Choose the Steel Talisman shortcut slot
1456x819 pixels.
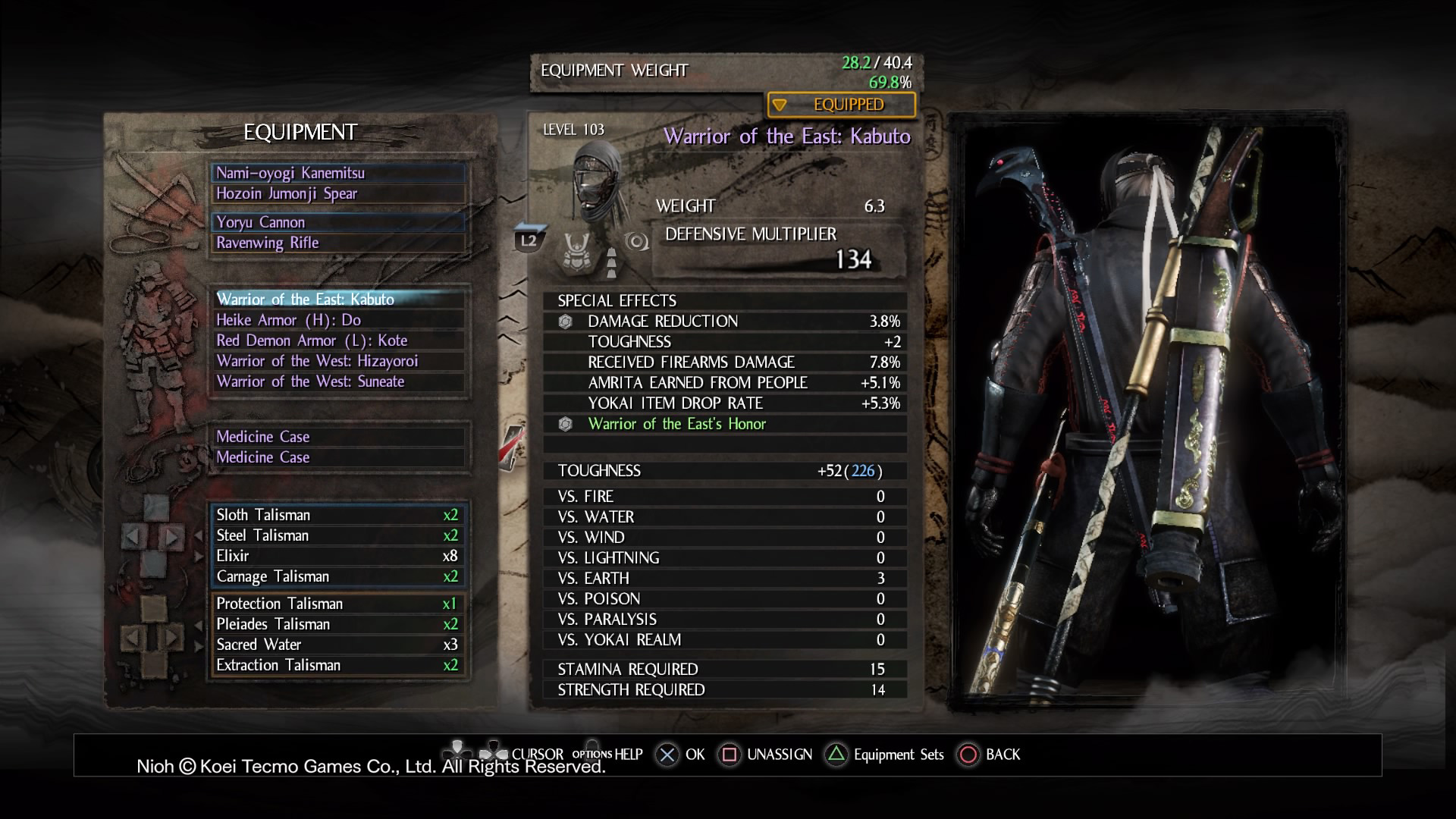(338, 535)
